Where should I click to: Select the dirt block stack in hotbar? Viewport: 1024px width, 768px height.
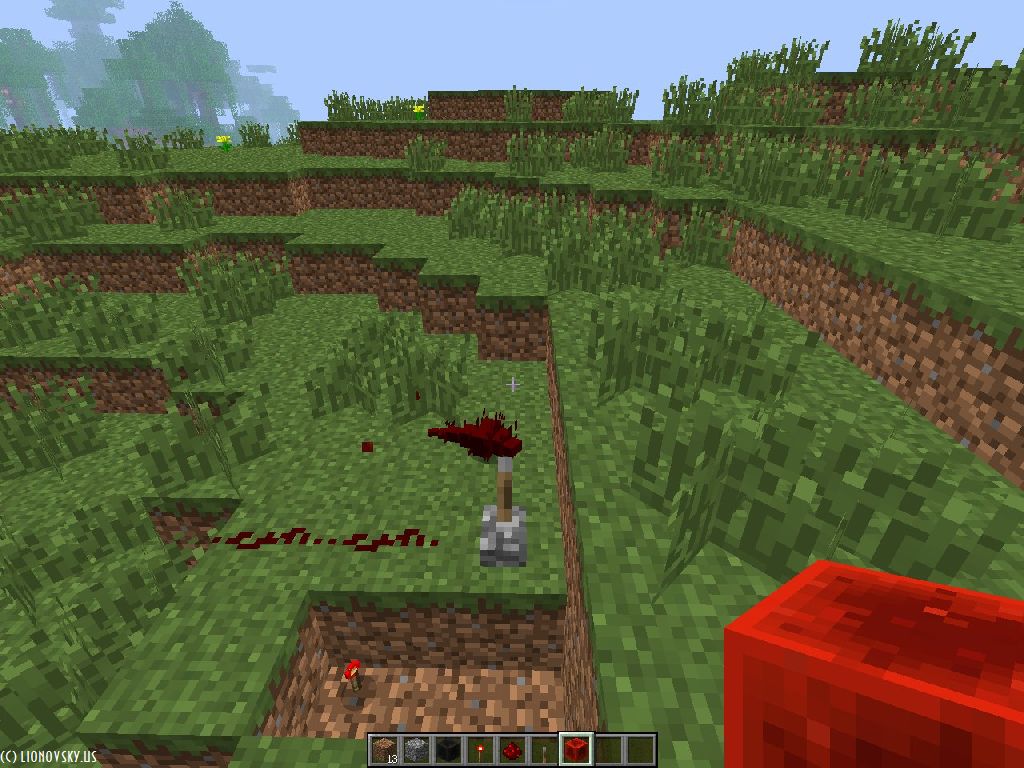pyautogui.click(x=383, y=750)
